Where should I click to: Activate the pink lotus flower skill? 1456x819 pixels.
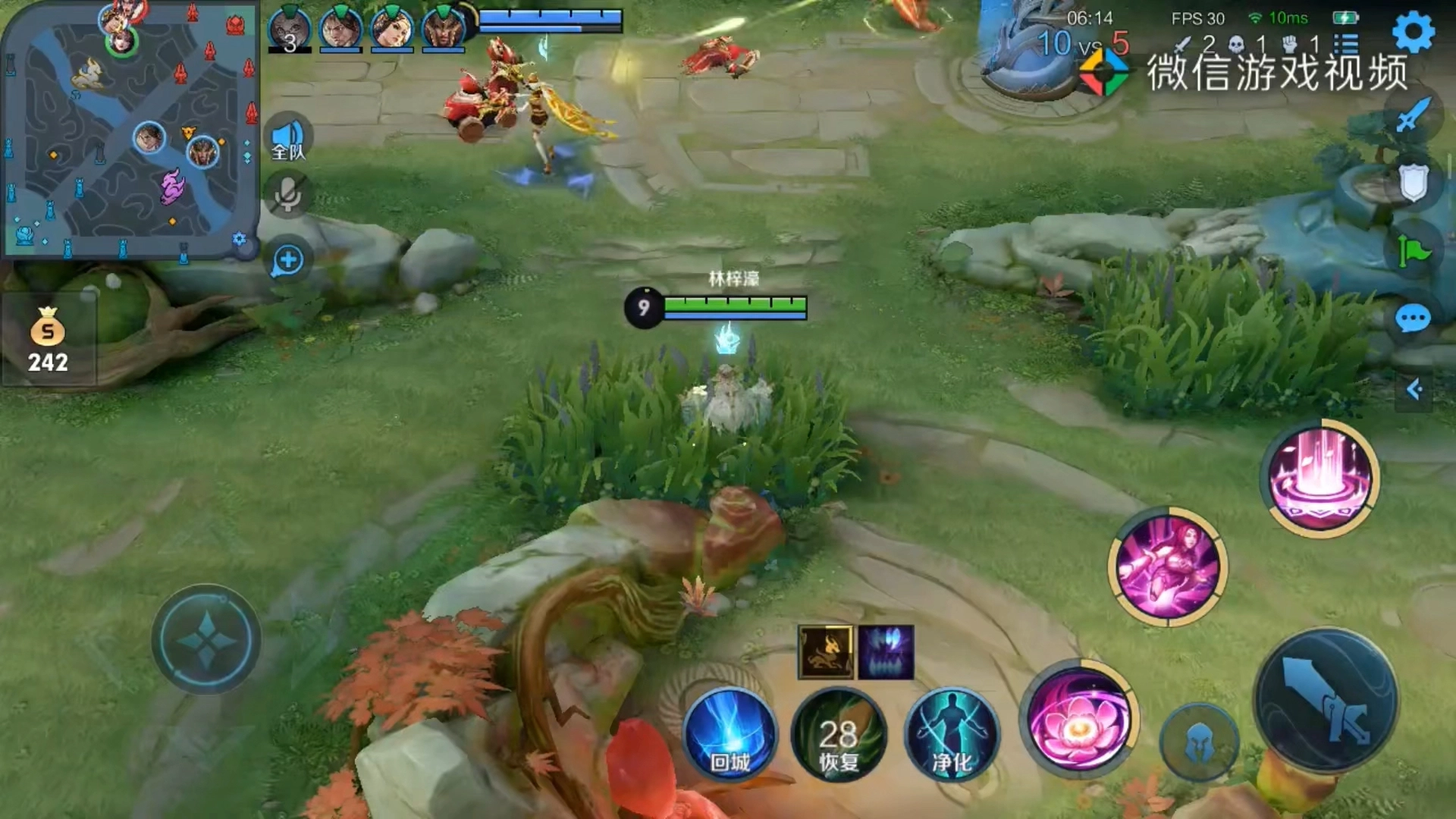1078,720
